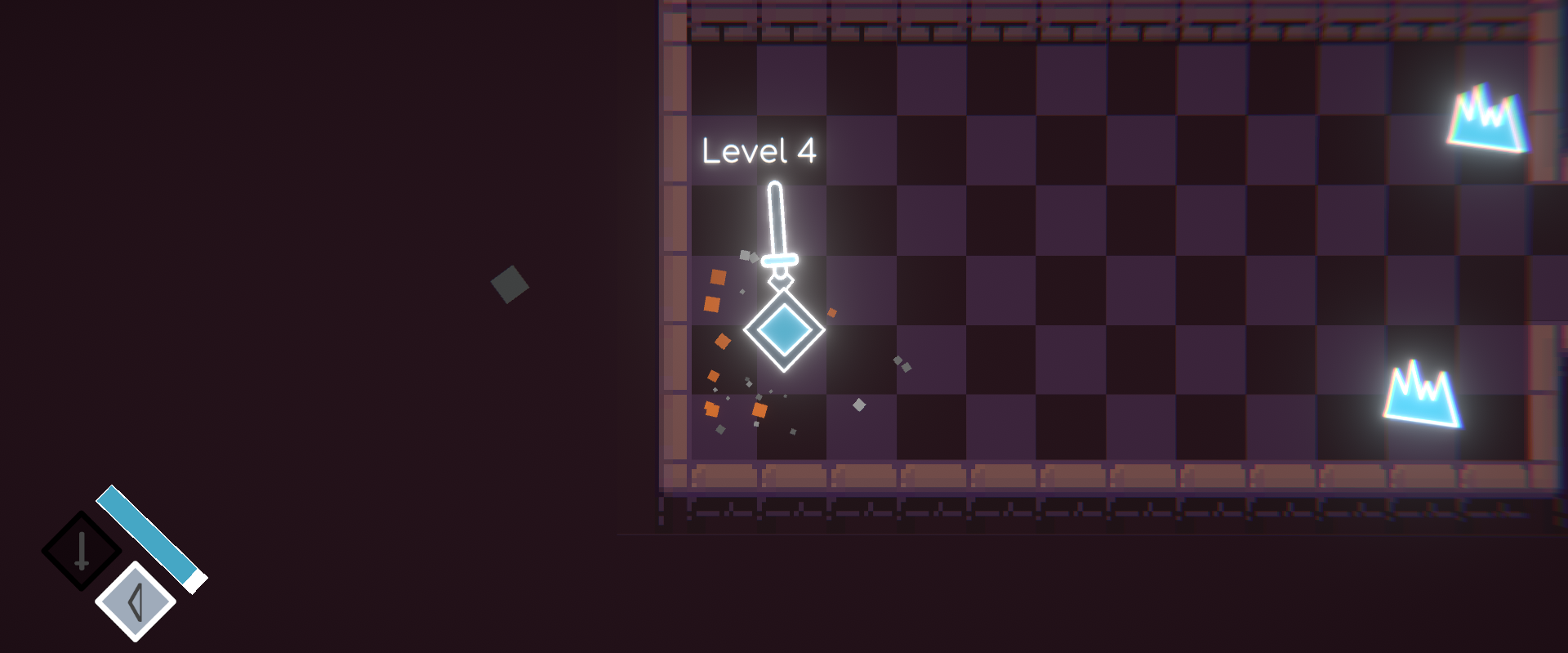Click the cyan core inside the player diamond
This screenshot has height=653, width=1568.
click(782, 329)
